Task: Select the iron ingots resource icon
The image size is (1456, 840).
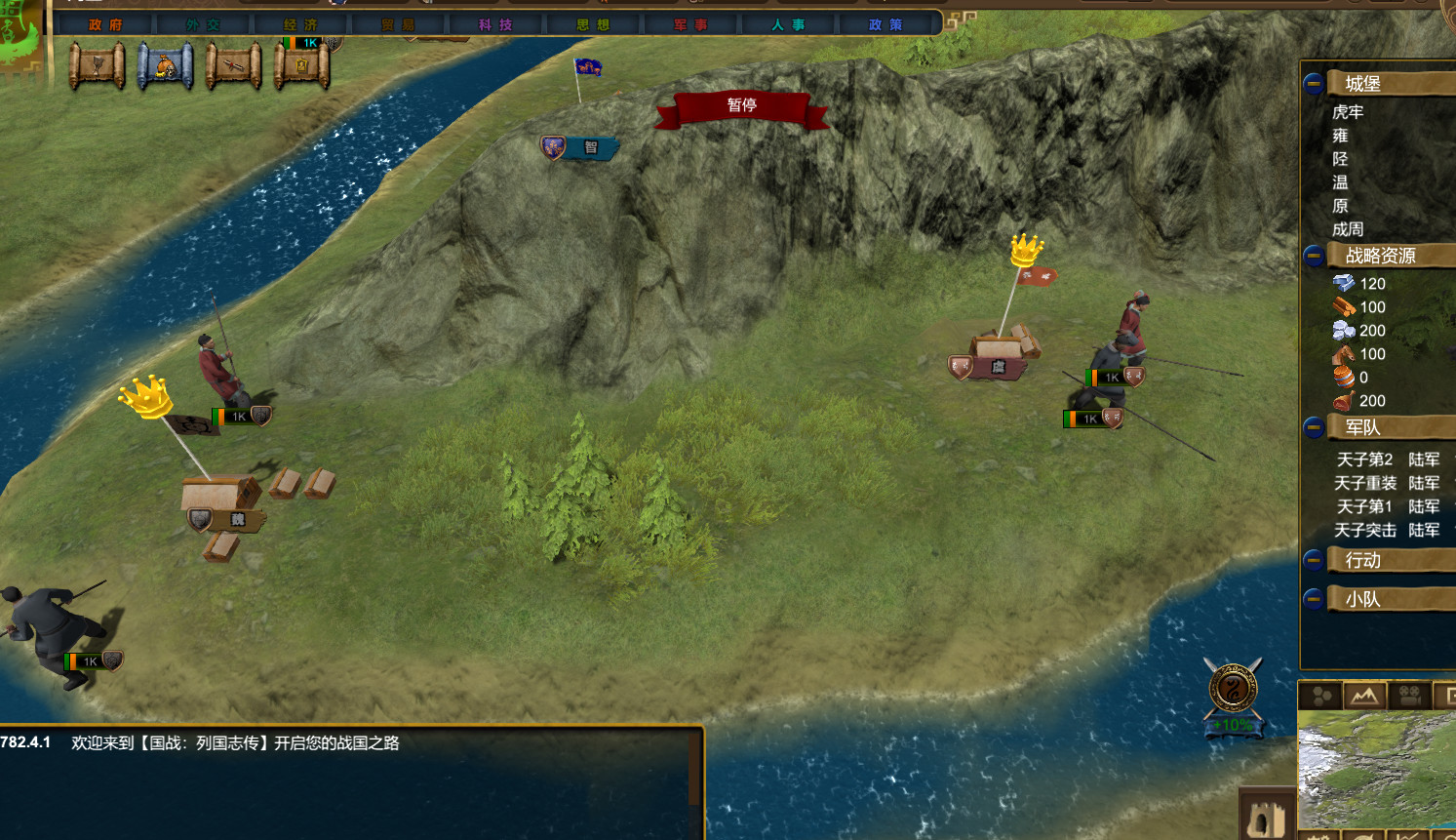Action: 1344,283
